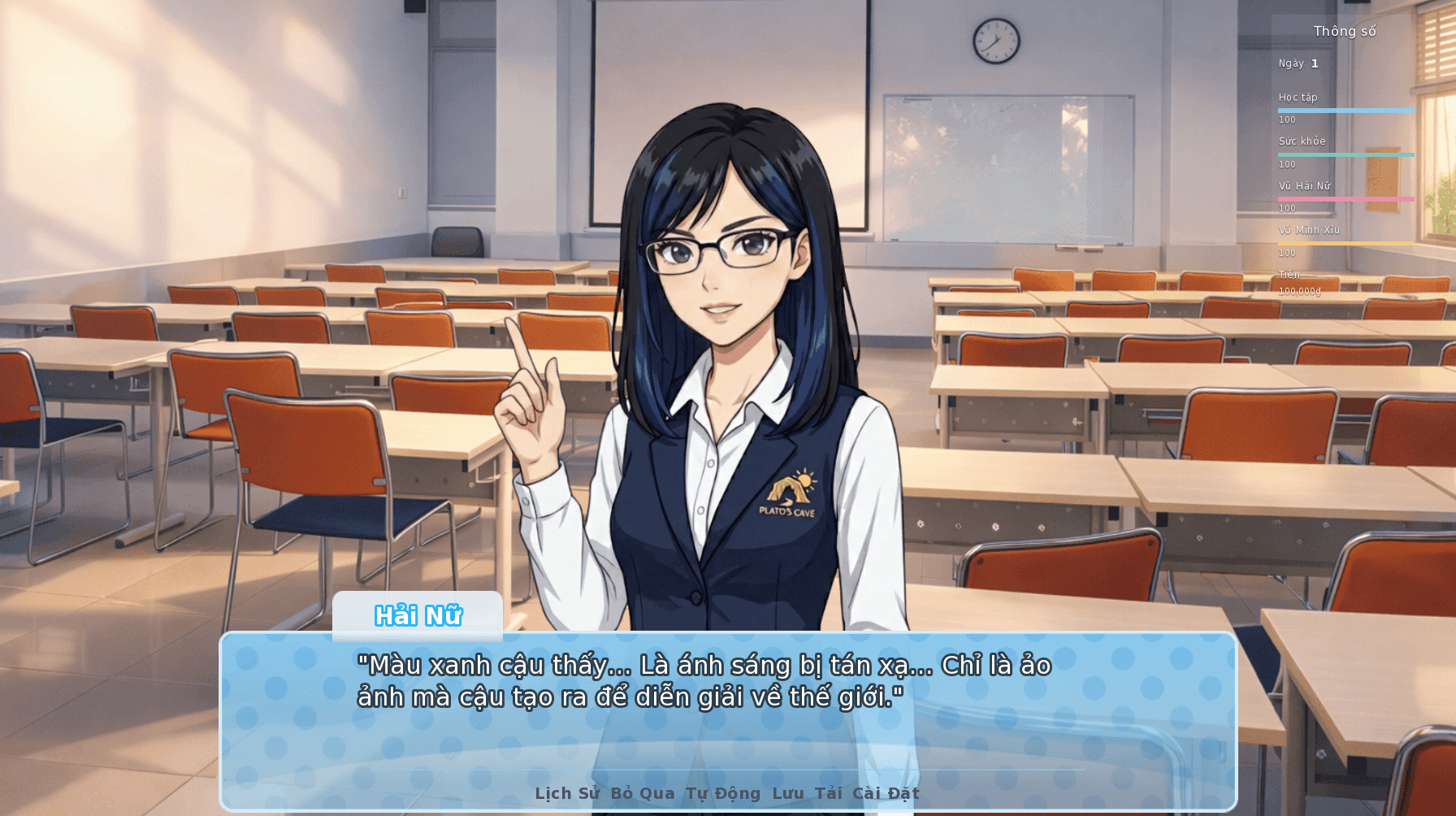1456x816 pixels.
Task: Click the Ngày 1 day counter
Action: 1300,63
